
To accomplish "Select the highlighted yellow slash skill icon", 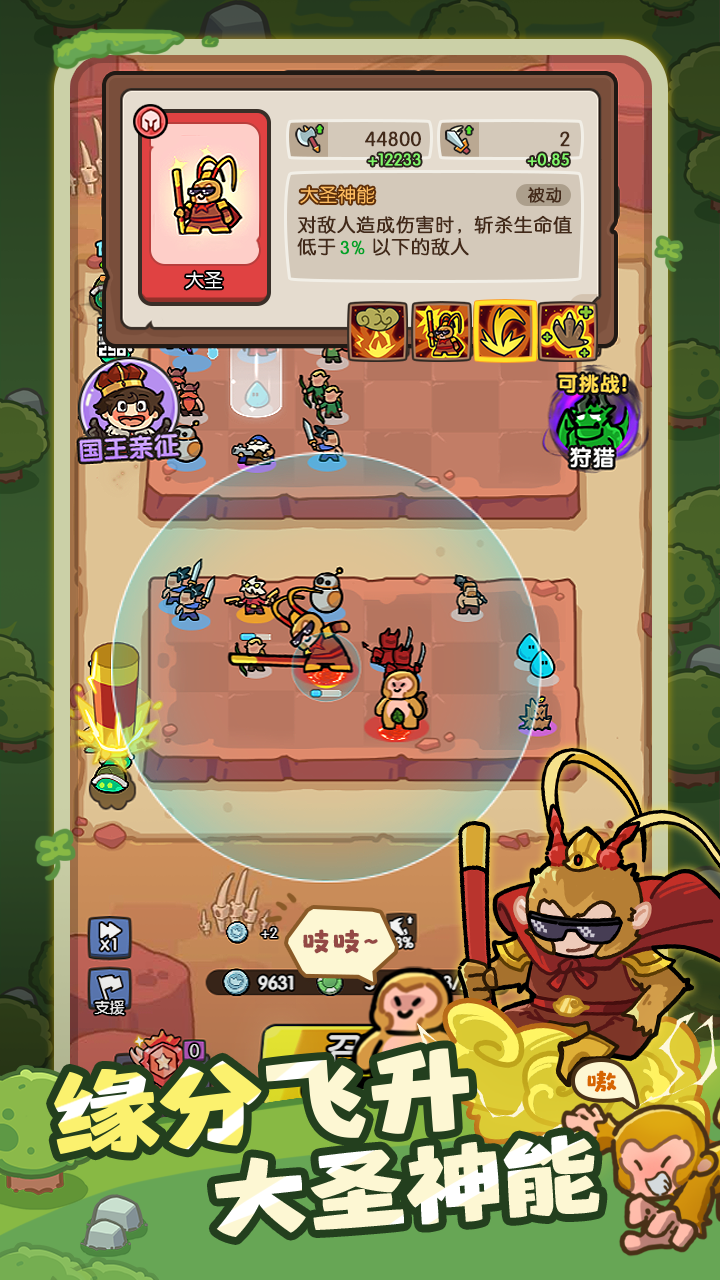I will [504, 331].
